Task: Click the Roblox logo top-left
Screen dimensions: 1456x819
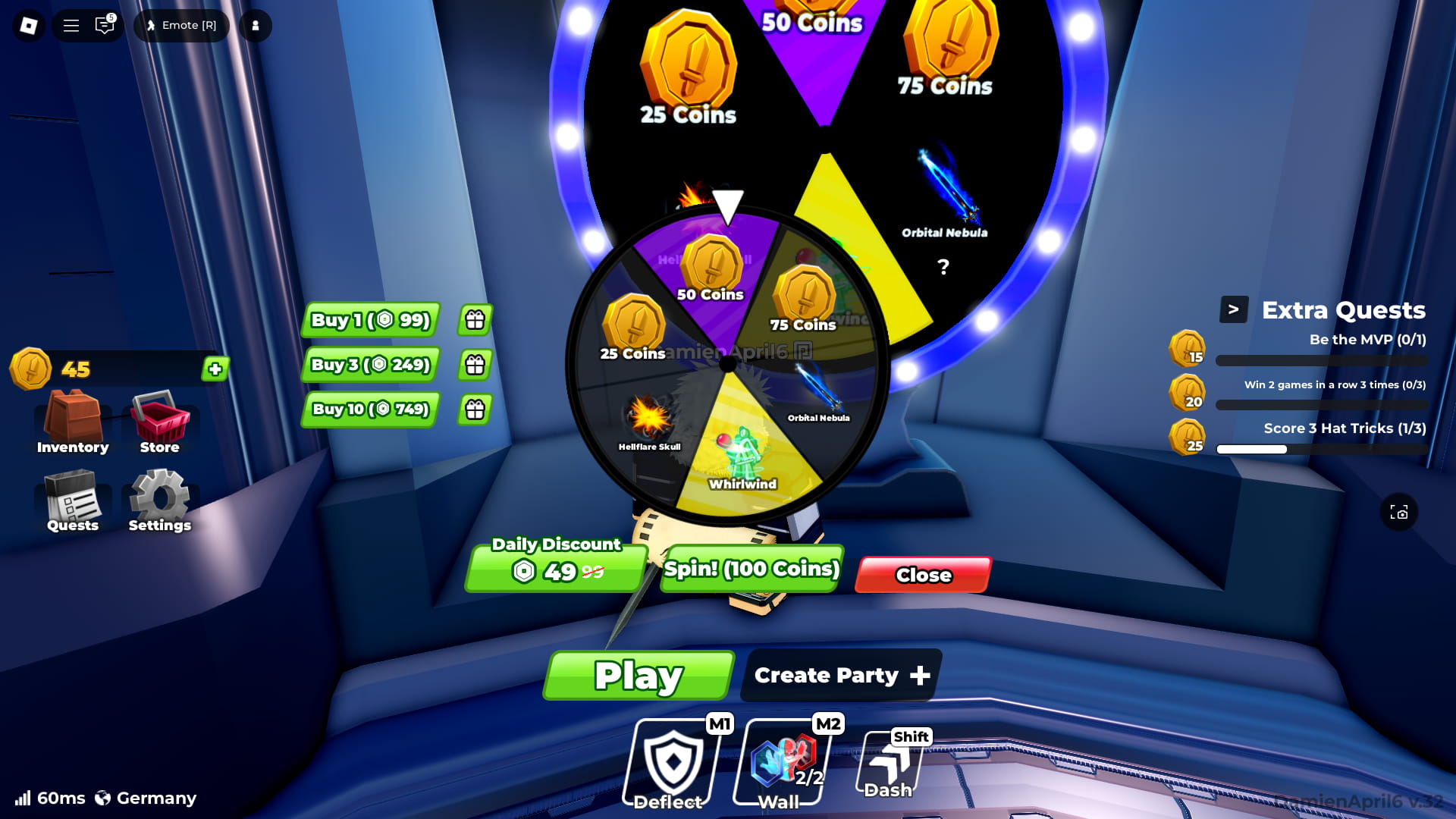Action: pos(28,25)
